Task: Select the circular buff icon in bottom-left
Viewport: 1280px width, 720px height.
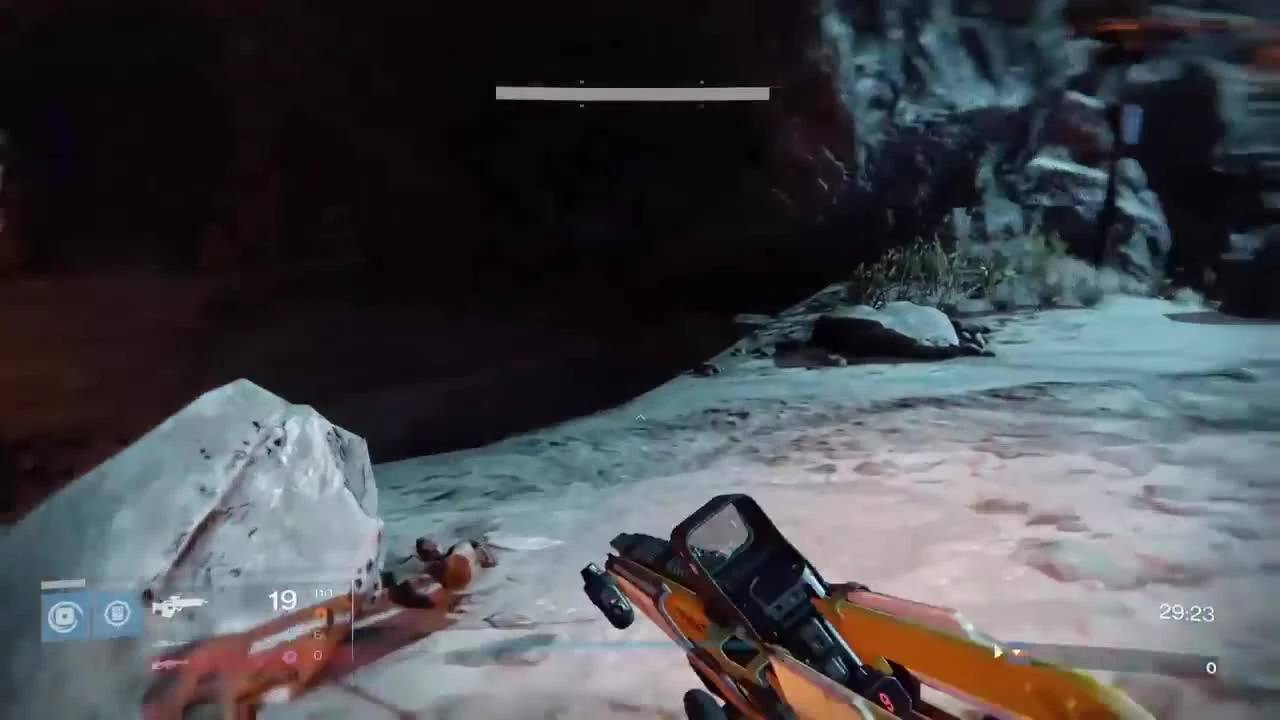Action: pos(64,614)
